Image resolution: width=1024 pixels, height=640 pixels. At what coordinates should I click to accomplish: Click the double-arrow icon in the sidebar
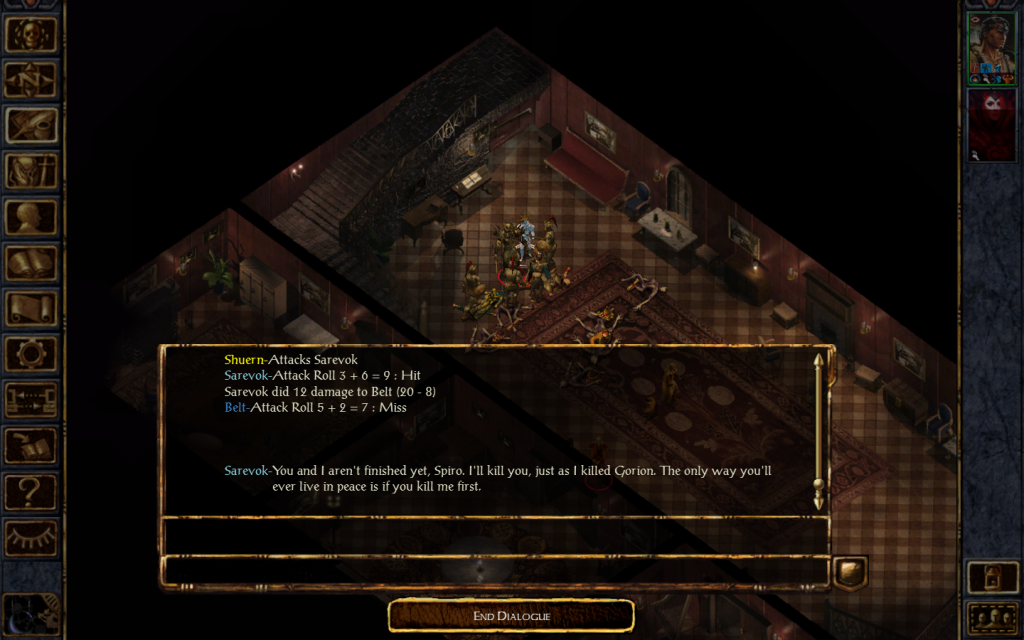tap(31, 400)
